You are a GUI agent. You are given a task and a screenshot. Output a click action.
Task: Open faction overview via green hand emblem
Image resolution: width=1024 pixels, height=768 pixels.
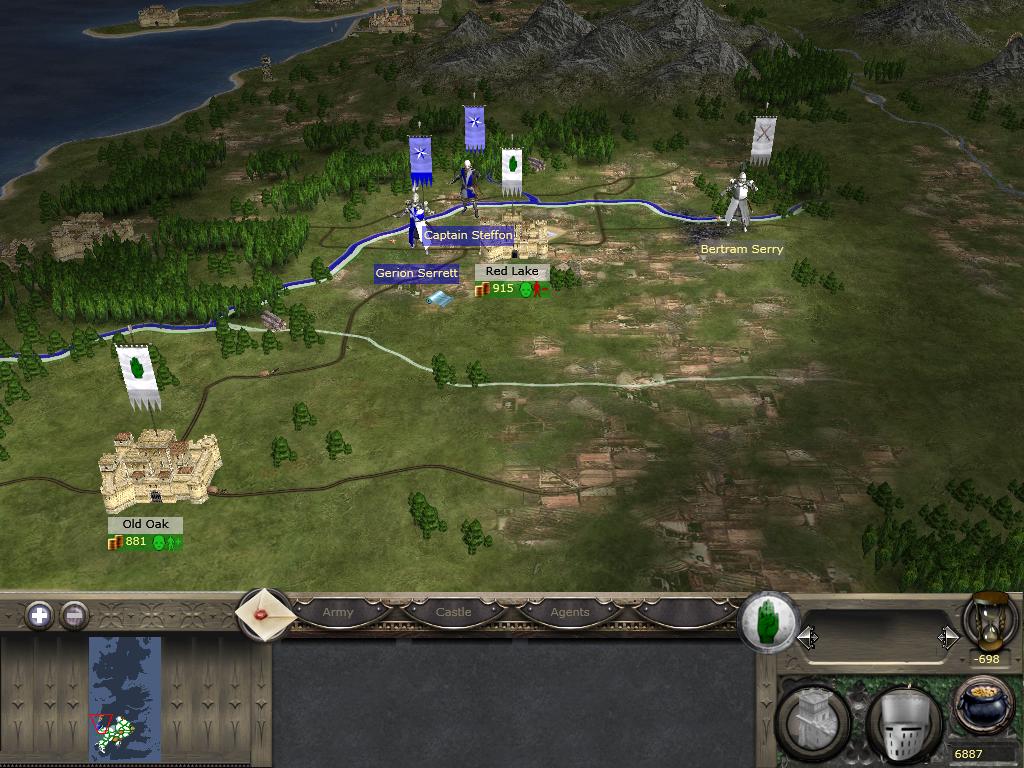click(767, 620)
